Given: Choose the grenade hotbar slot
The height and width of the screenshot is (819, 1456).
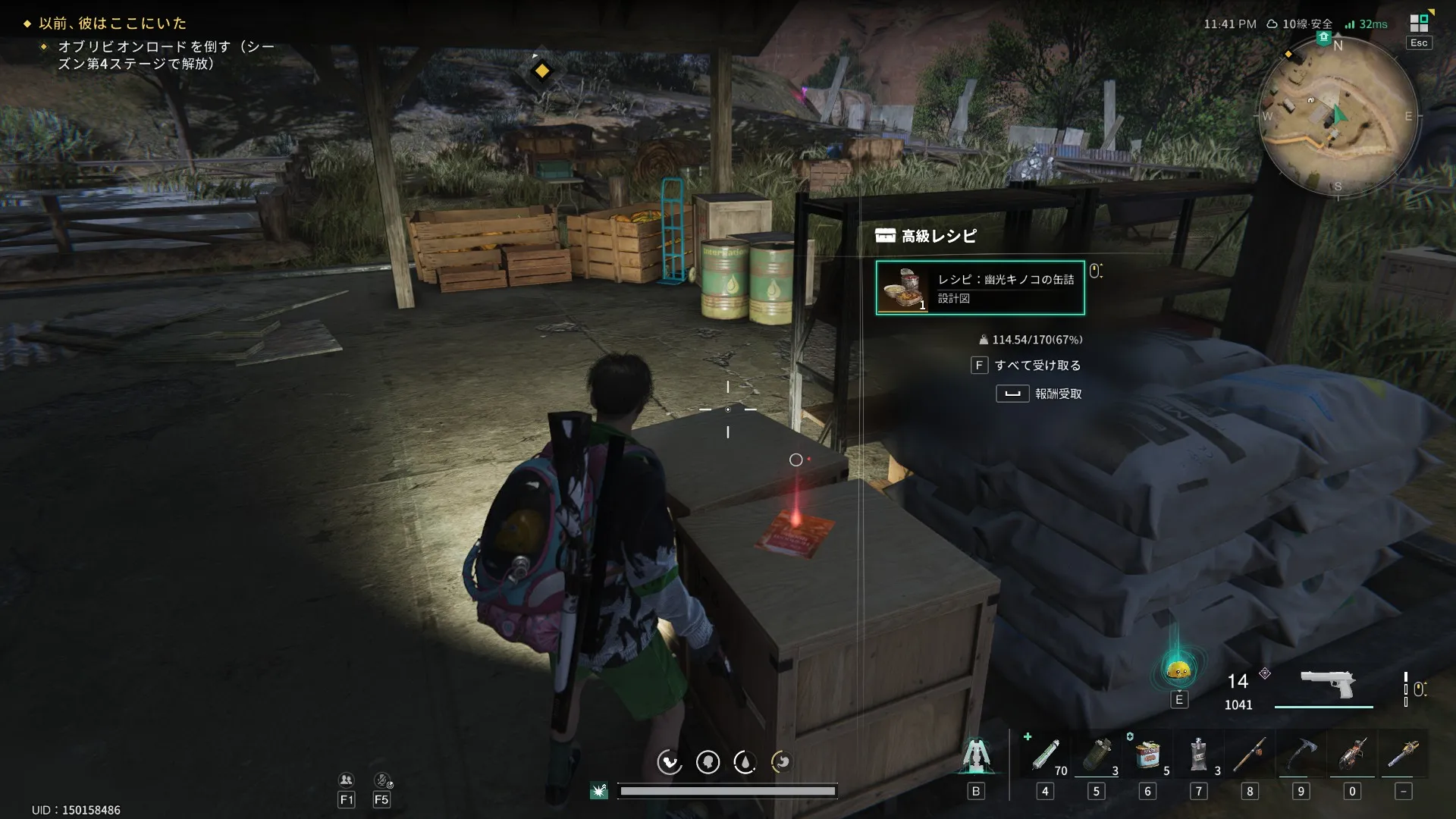Looking at the screenshot, I should (x=1097, y=755).
